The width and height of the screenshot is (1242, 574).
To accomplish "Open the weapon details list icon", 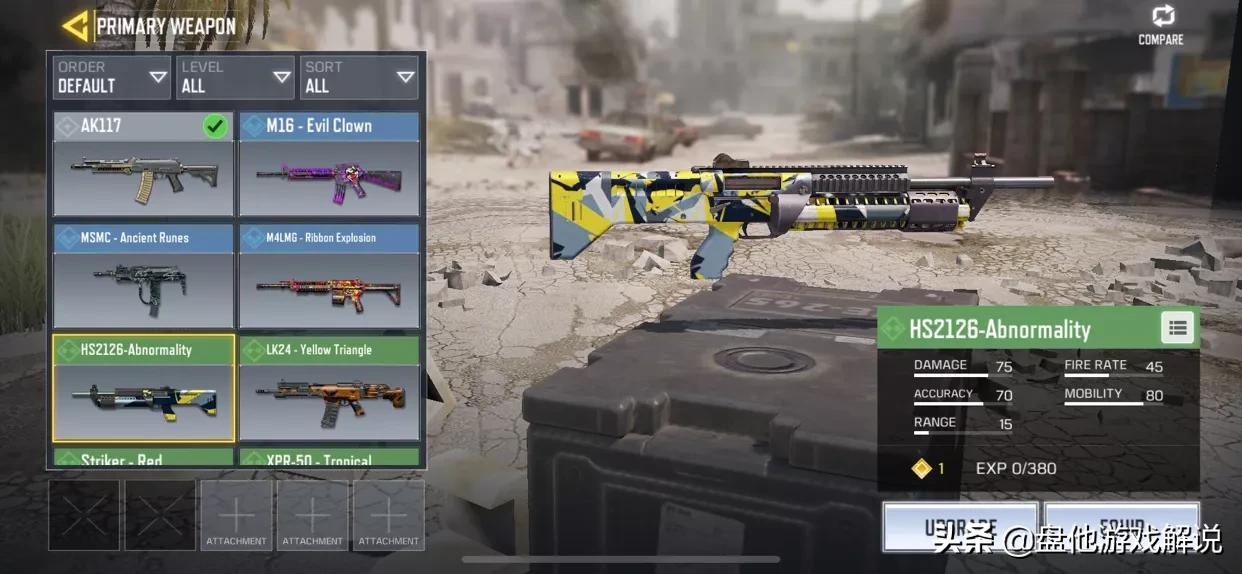I will click(1177, 328).
